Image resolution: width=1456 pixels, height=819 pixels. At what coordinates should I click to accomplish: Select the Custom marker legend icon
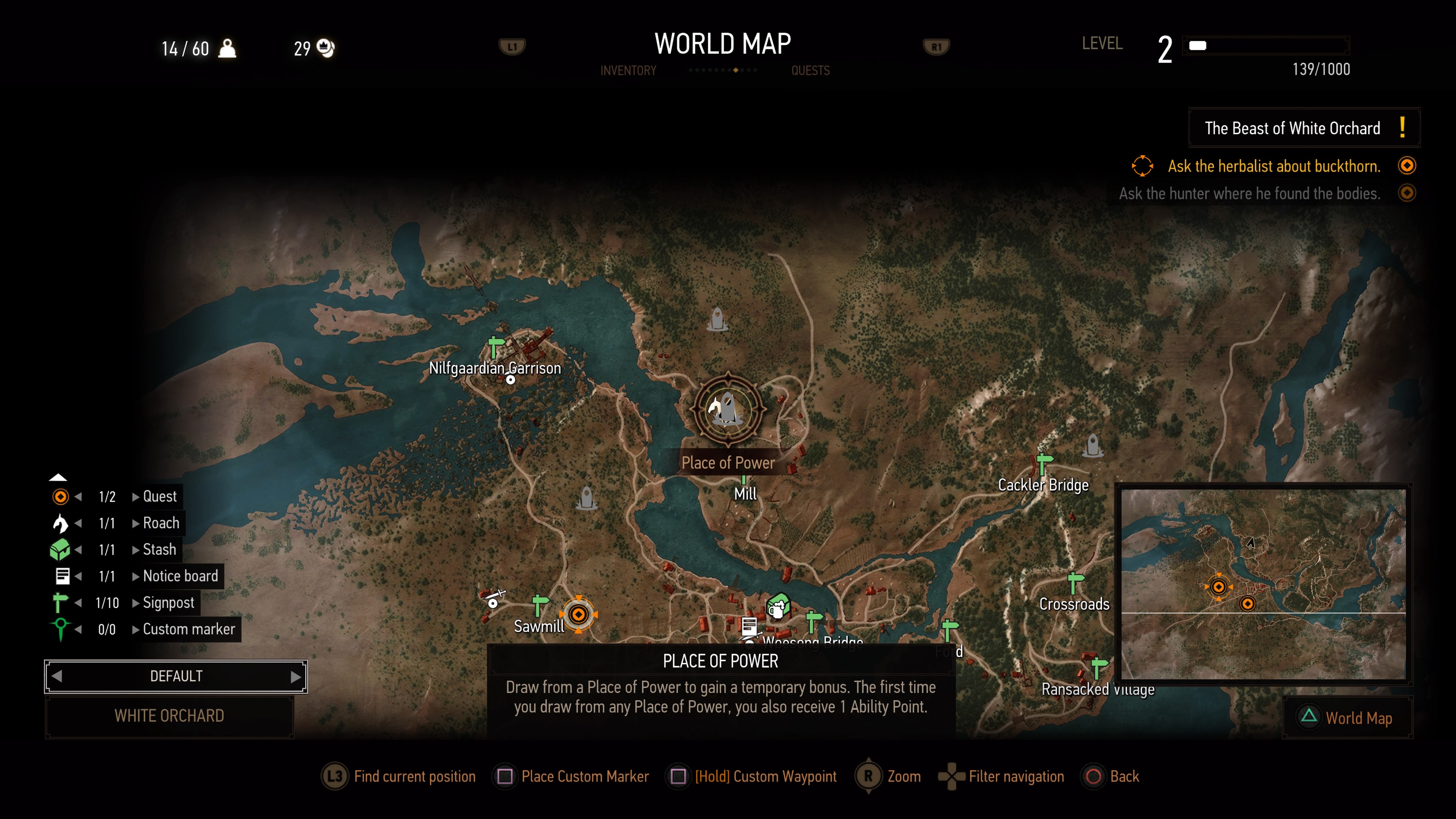[x=61, y=629]
